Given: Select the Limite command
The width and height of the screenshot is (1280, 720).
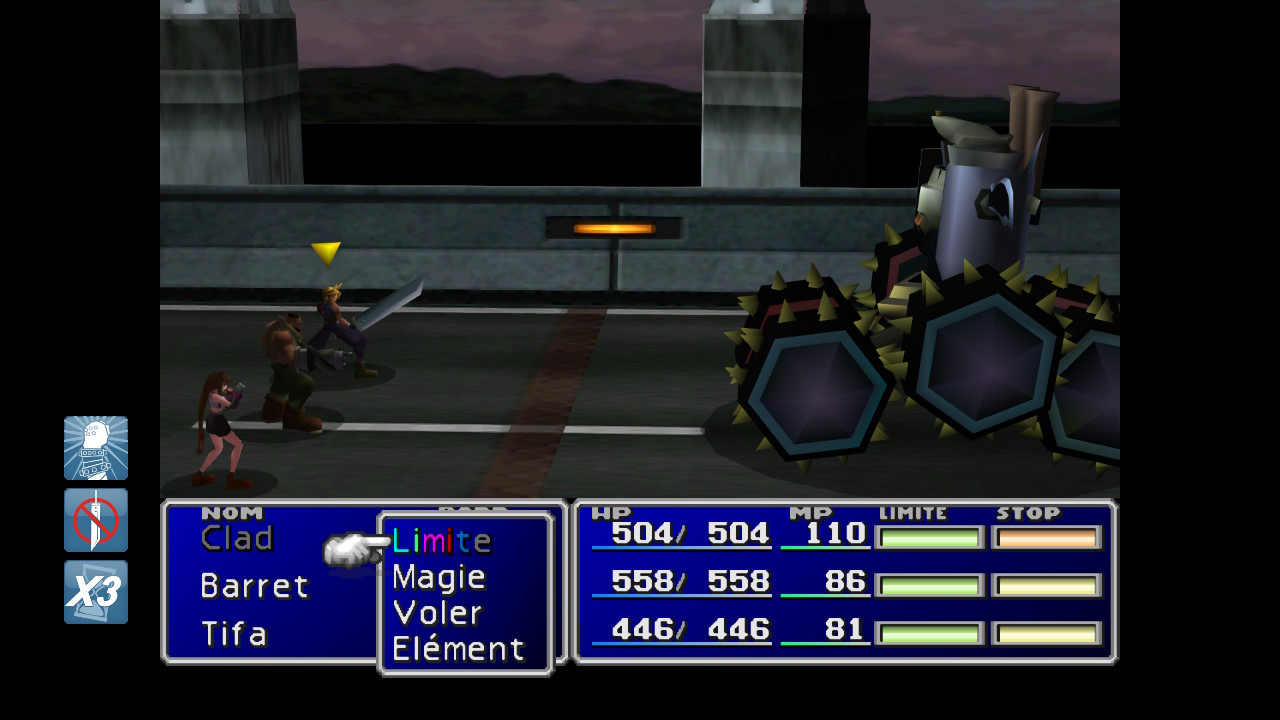Looking at the screenshot, I should (x=441, y=541).
